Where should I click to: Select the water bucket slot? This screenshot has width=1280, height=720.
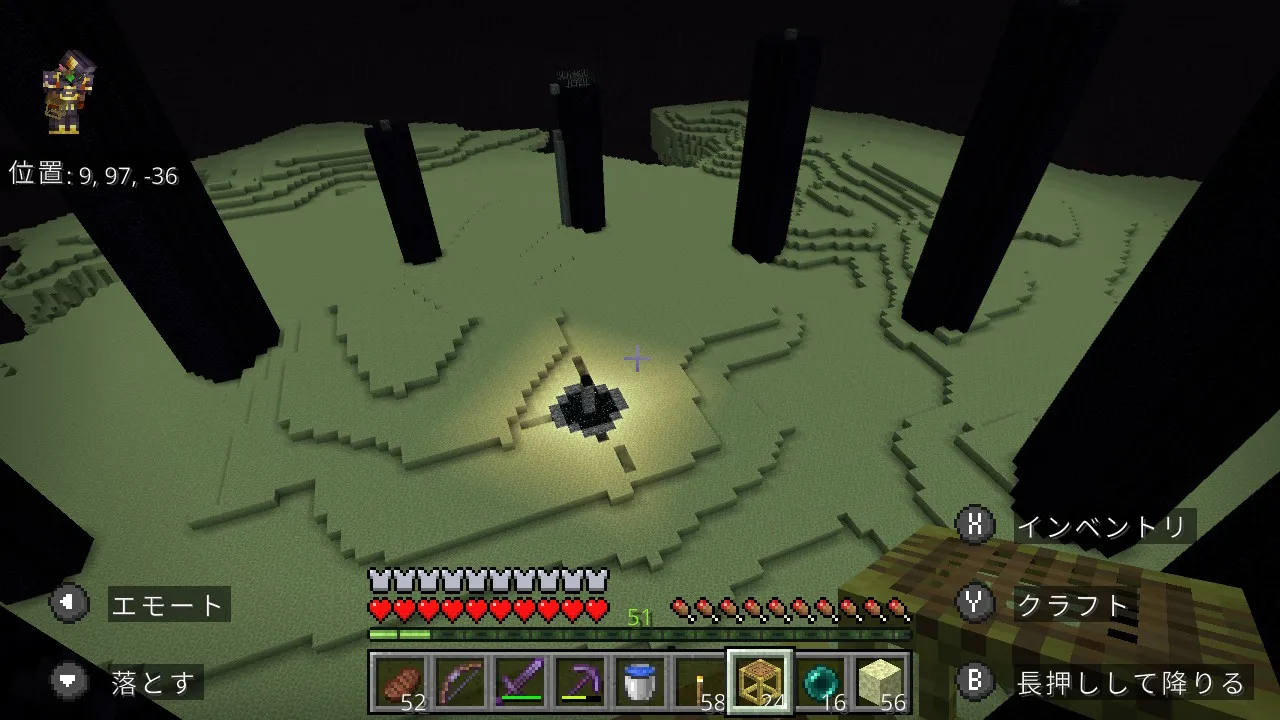(640, 683)
